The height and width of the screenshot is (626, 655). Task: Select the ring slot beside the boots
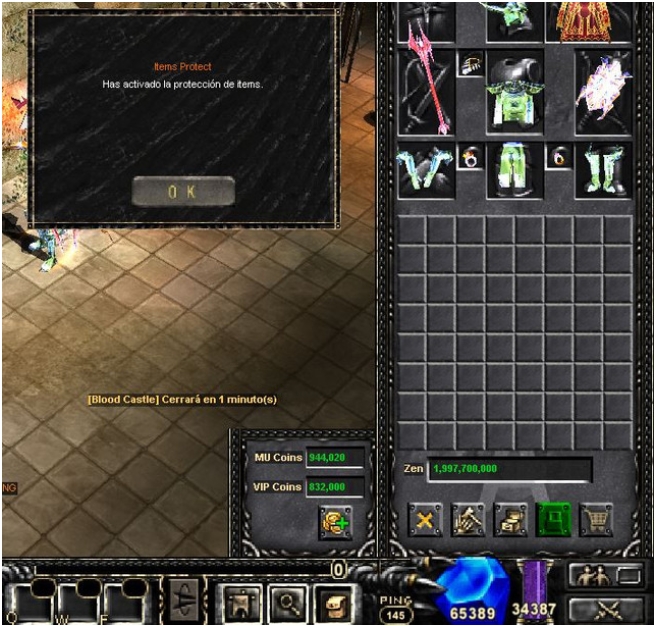[x=559, y=157]
